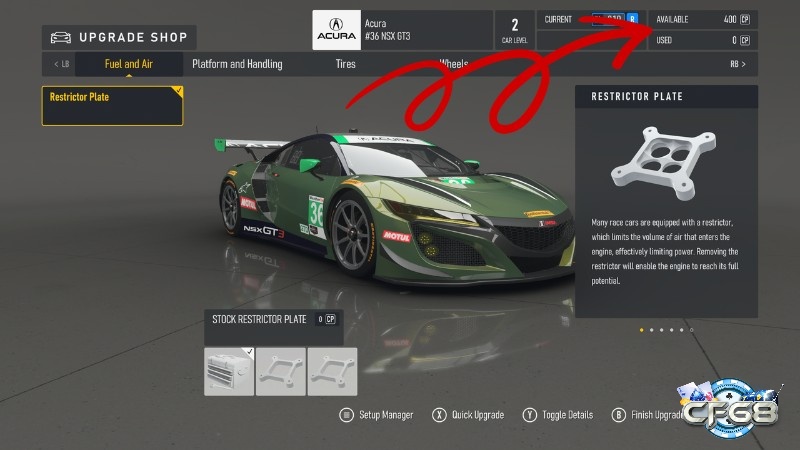Click Finish Upgrade to exit the shop
The height and width of the screenshot is (450, 800).
coord(651,415)
